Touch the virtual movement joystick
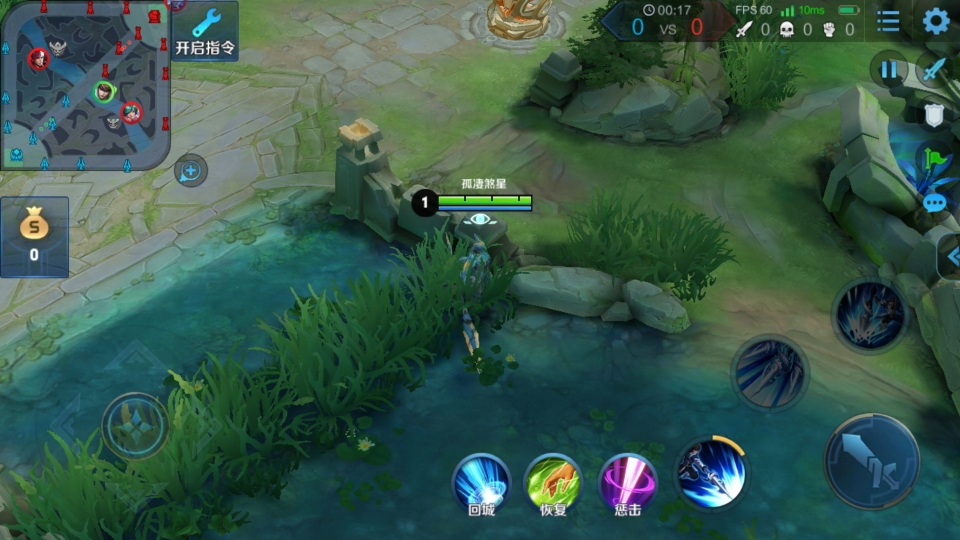The image size is (960, 540). (135, 426)
